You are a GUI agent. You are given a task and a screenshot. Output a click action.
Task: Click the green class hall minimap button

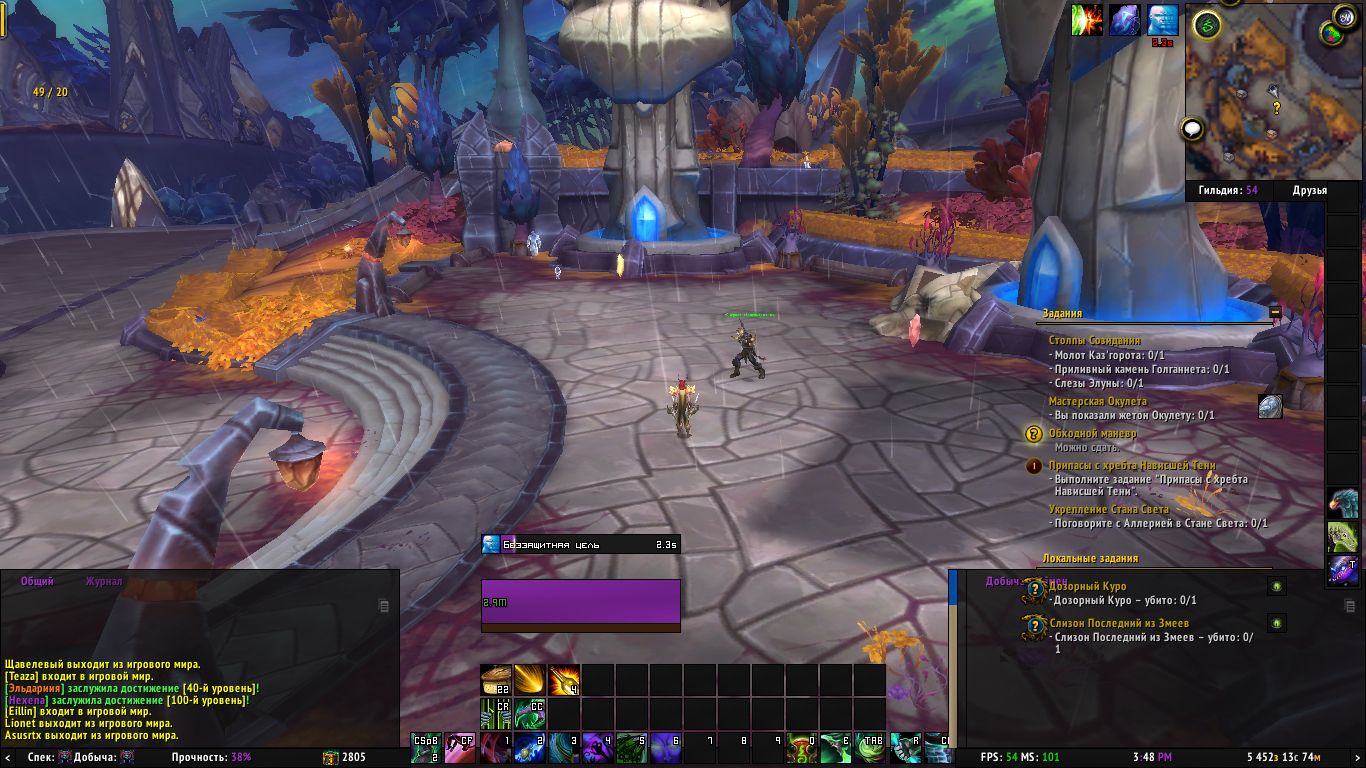coord(1208,25)
